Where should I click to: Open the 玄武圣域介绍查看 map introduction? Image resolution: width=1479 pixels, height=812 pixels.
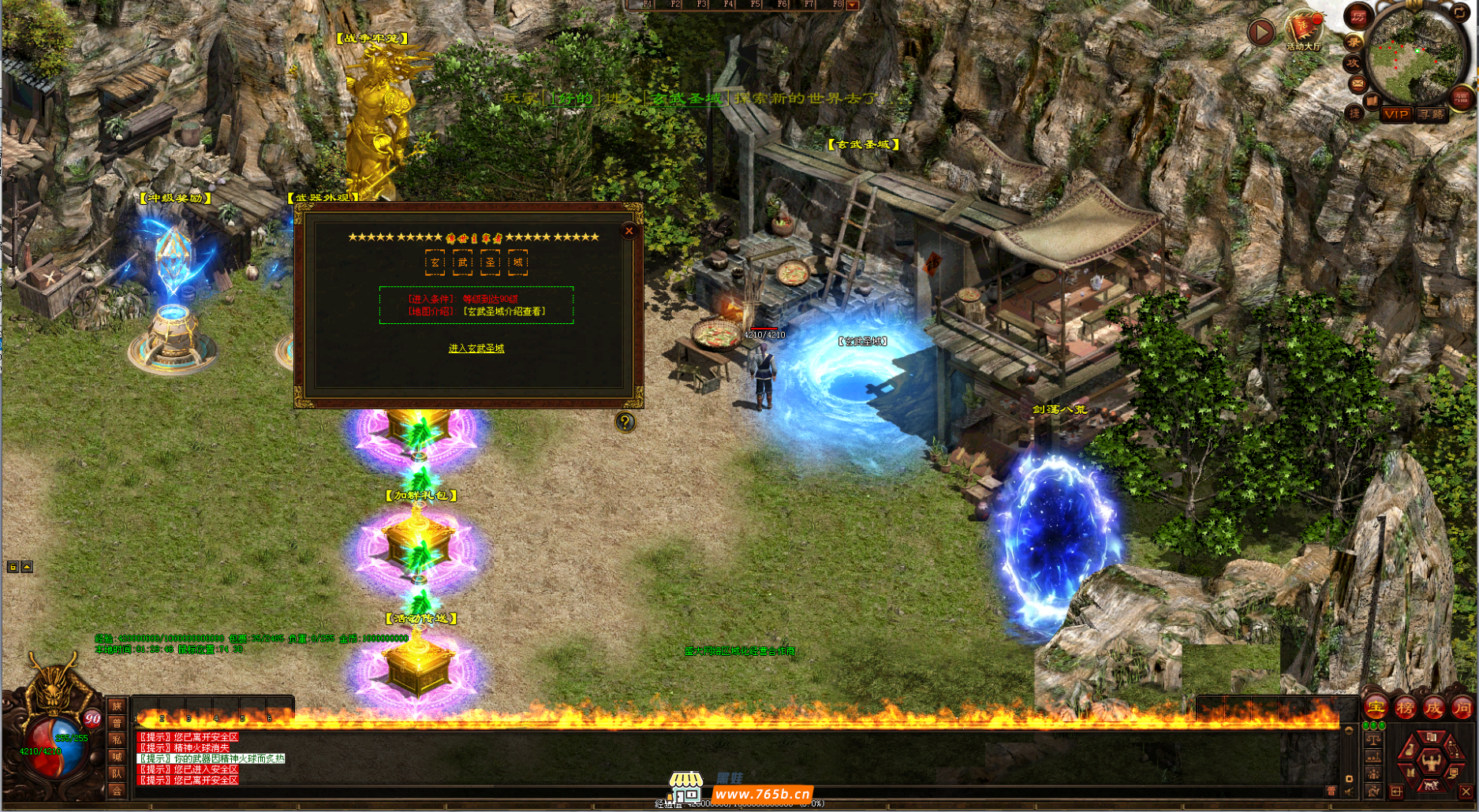pyautogui.click(x=505, y=311)
